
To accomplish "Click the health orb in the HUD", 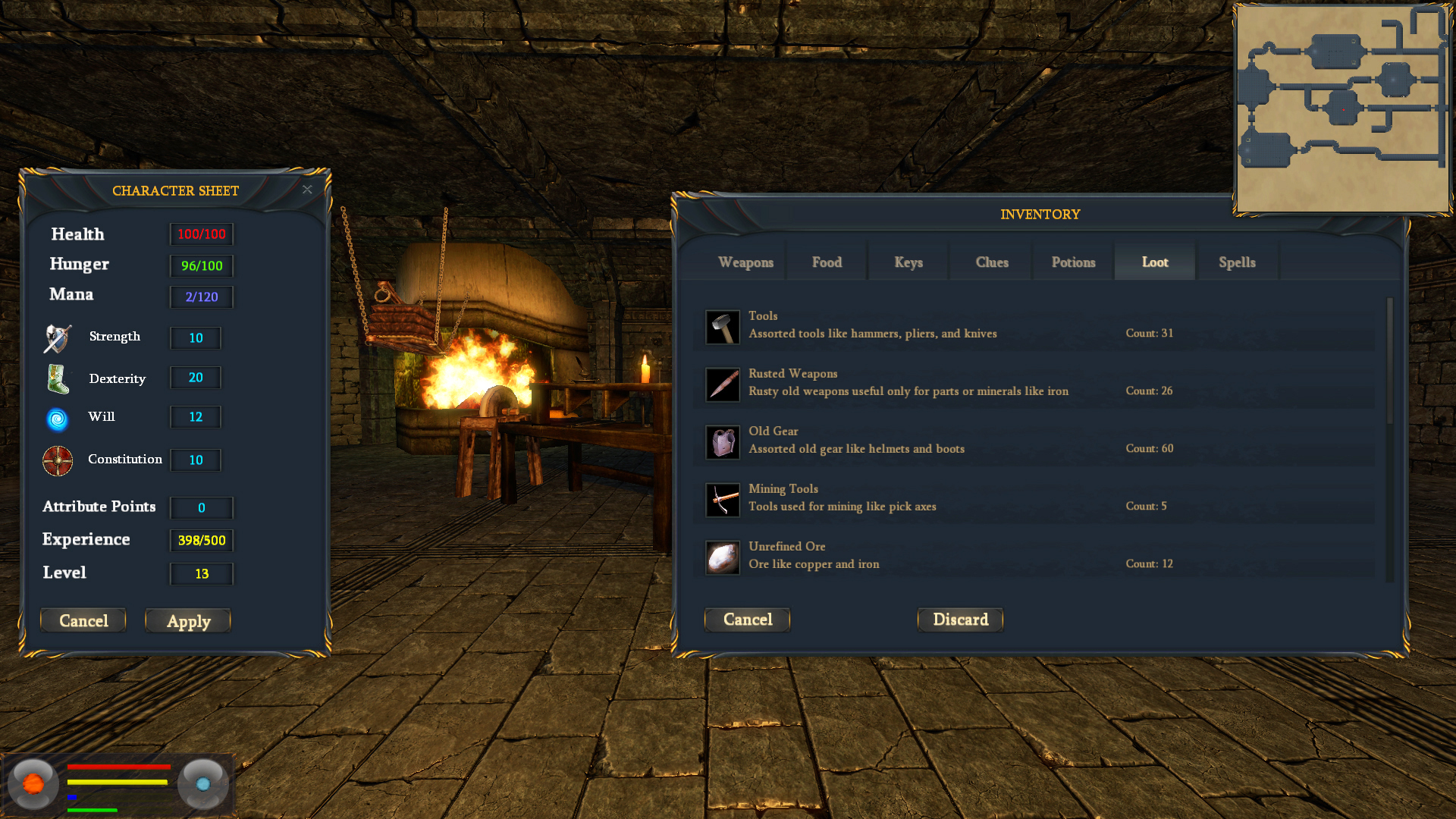I will click(x=33, y=783).
